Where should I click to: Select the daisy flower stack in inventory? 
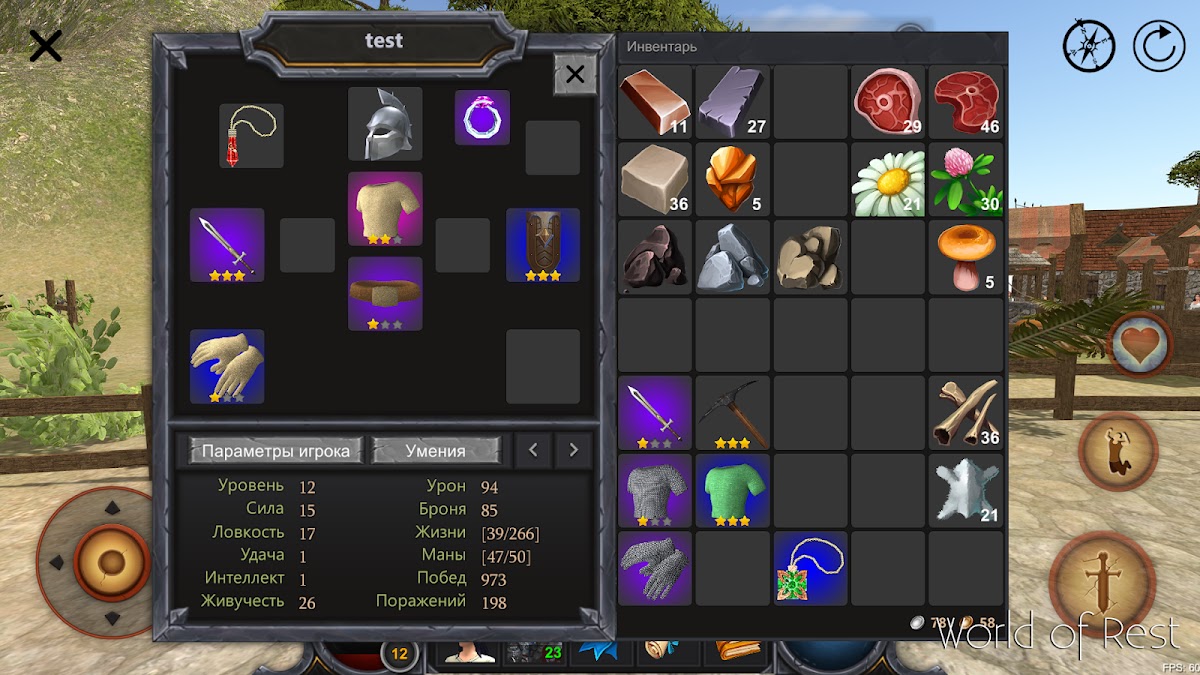click(888, 180)
